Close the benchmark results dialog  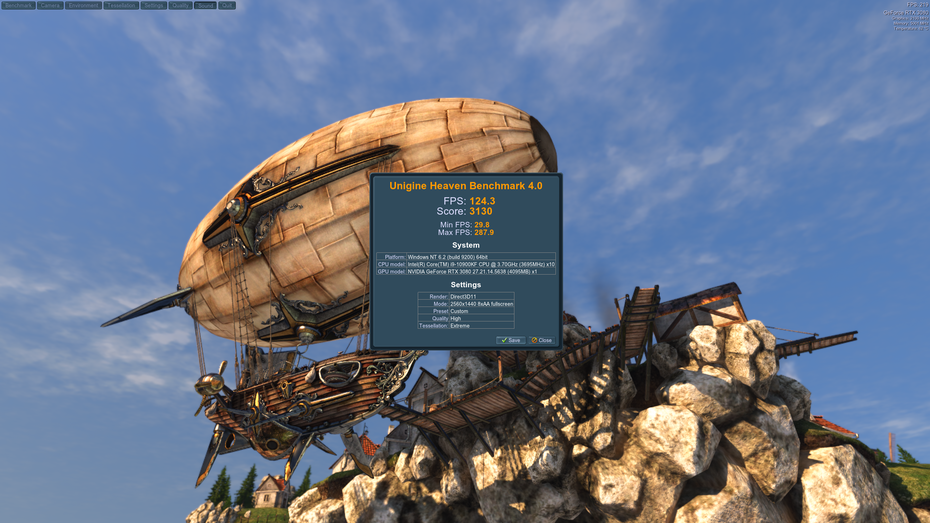[541, 340]
